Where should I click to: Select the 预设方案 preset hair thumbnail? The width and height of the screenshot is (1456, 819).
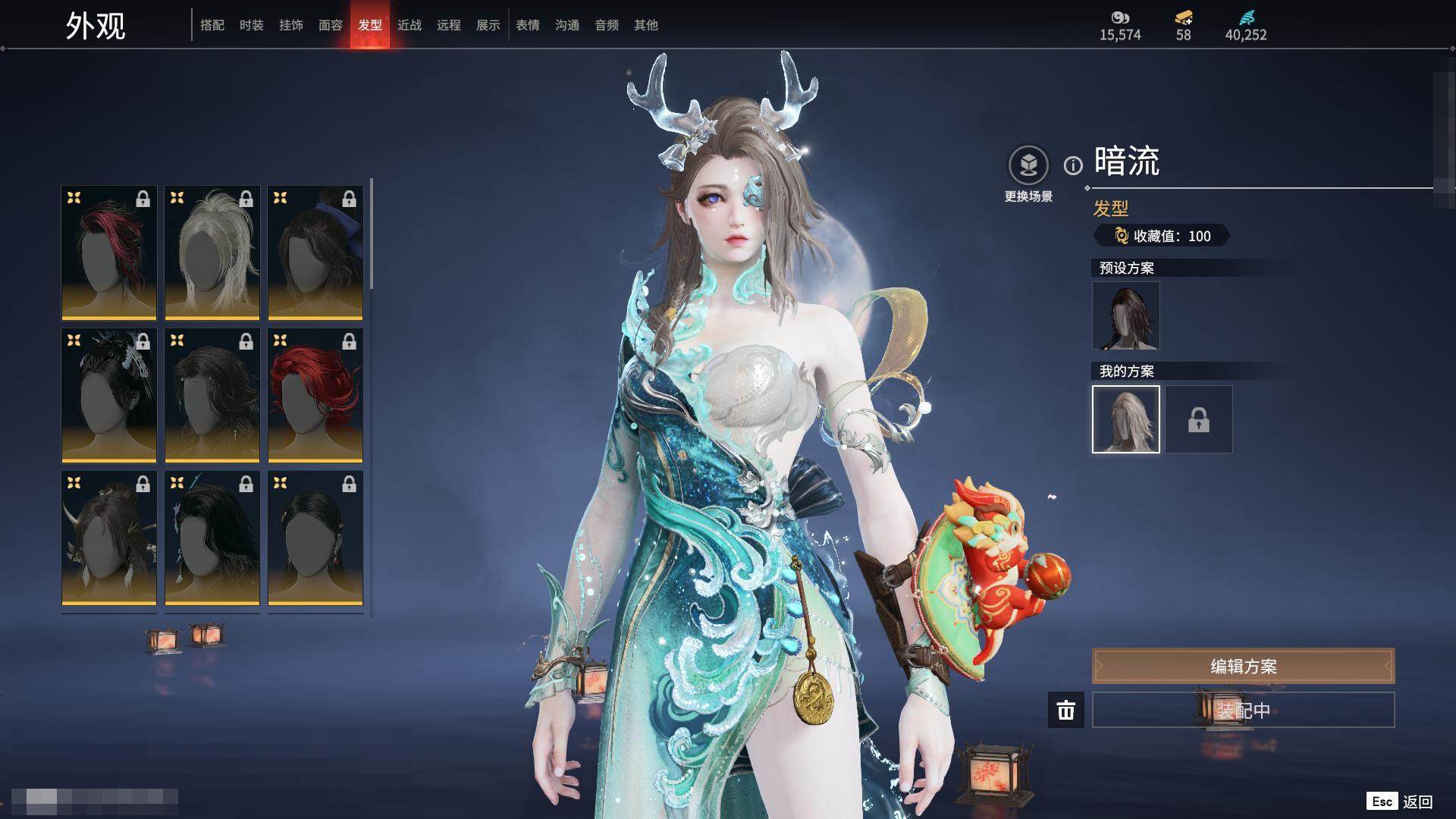point(1126,315)
